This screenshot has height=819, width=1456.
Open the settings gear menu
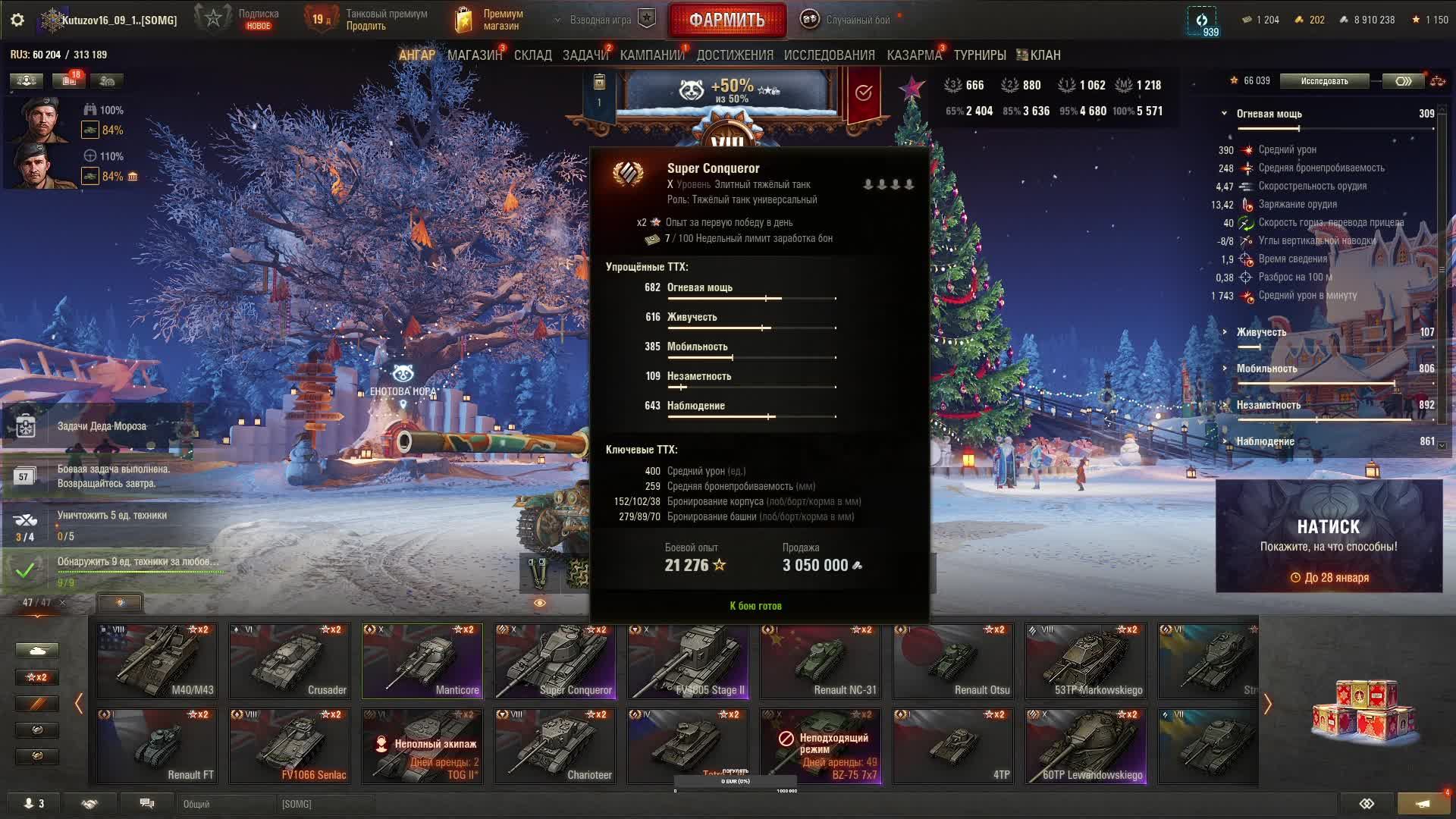tap(17, 20)
